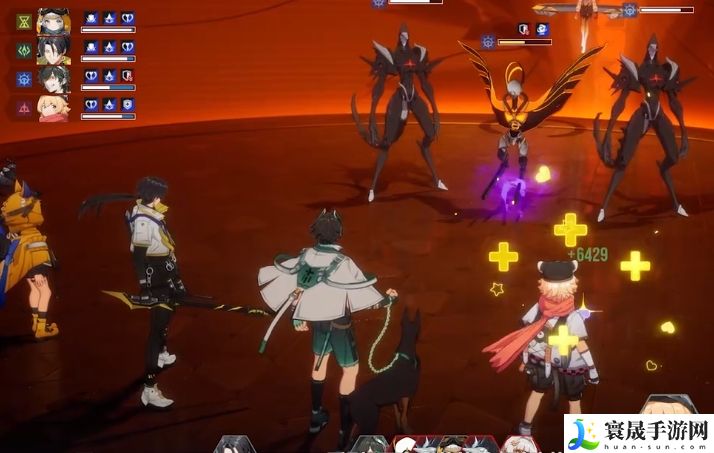Pick the blonde red-scarf character portrait
The width and height of the screenshot is (714, 453).
tap(54, 107)
